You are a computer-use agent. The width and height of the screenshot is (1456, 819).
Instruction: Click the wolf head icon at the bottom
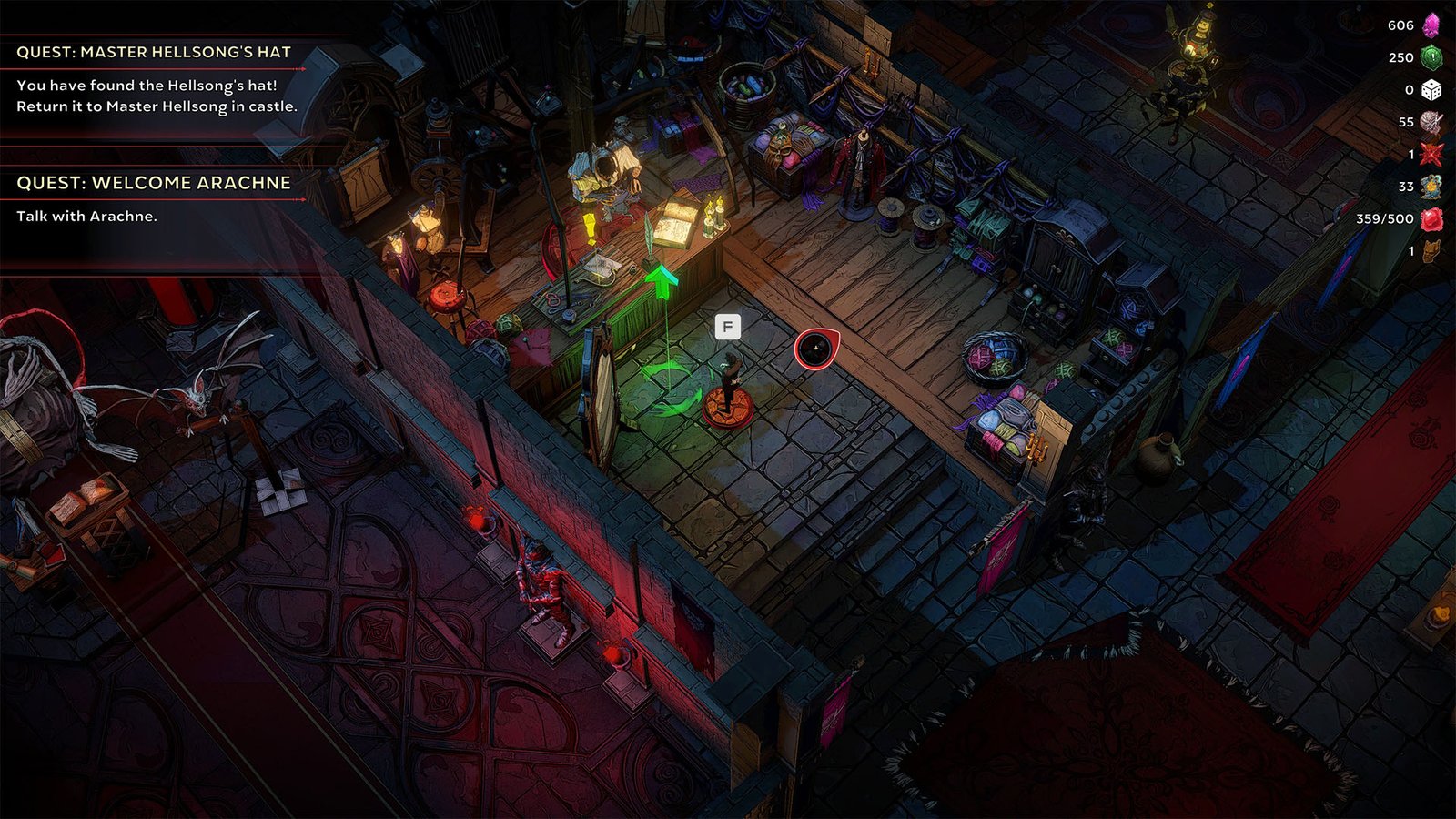tap(1431, 248)
